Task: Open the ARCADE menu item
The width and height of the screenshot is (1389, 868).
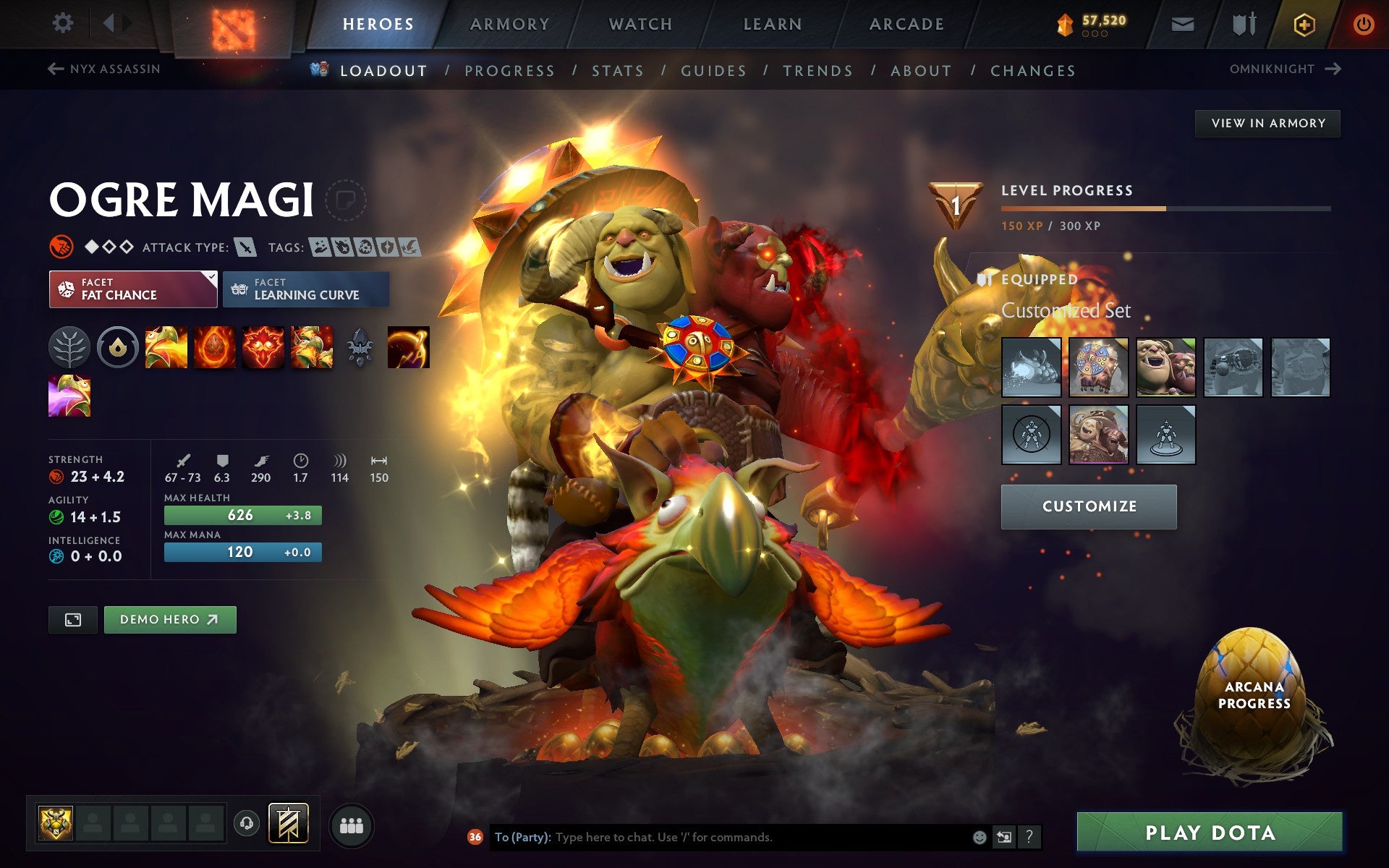Action: [906, 23]
